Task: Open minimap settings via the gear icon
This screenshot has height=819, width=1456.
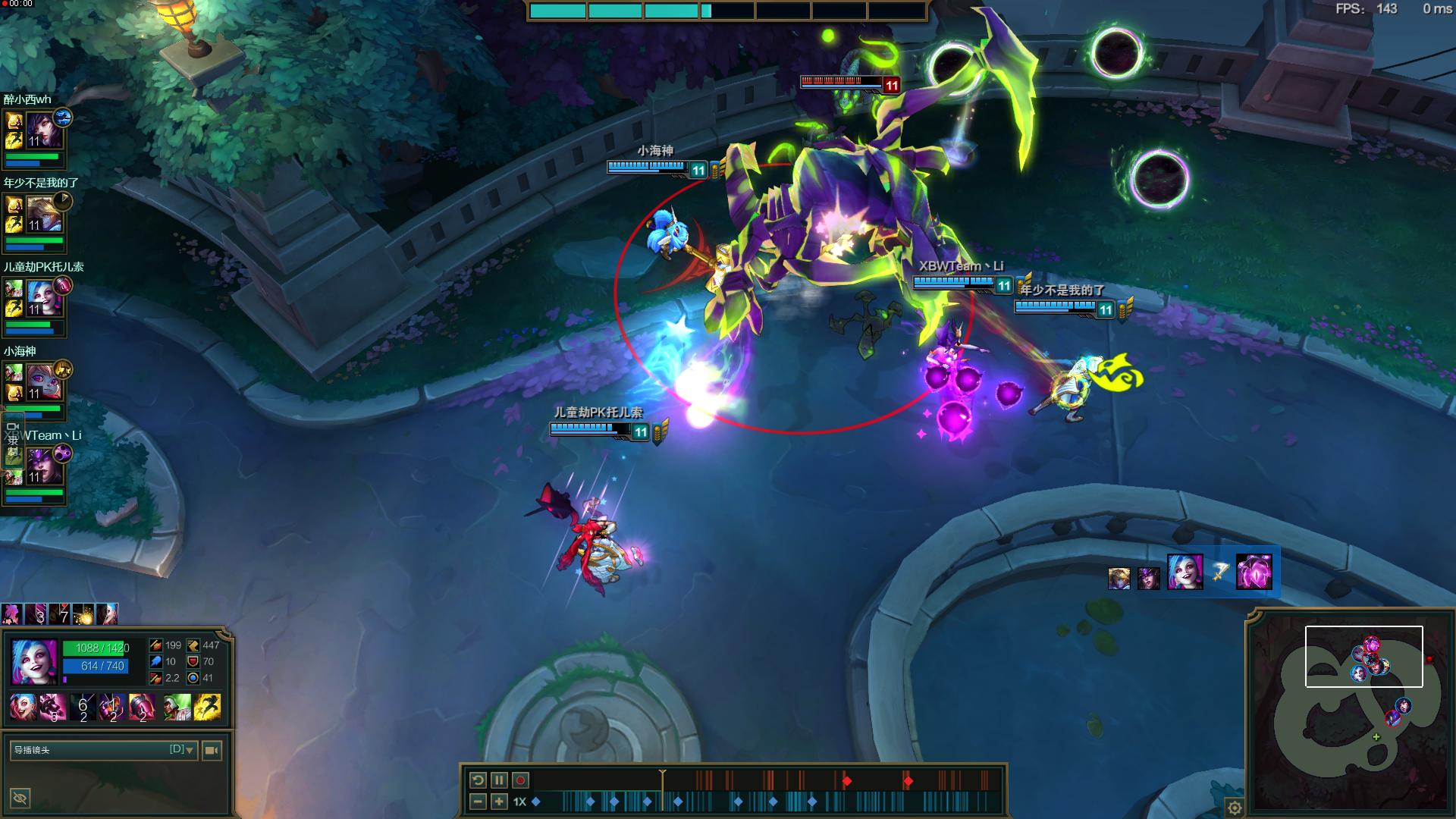Action: tap(1235, 808)
